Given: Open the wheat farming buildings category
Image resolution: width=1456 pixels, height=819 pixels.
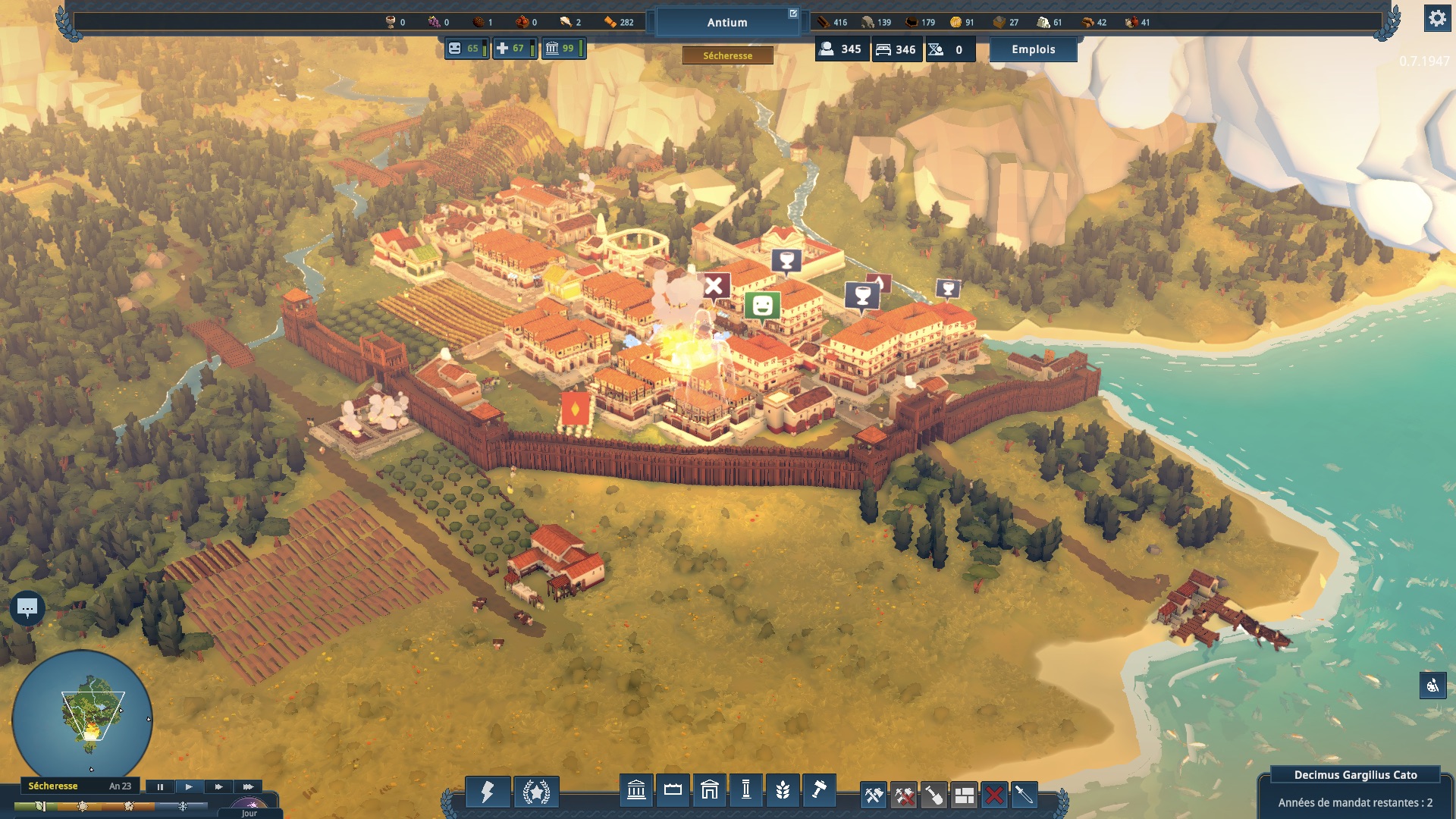Looking at the screenshot, I should coord(783,791).
